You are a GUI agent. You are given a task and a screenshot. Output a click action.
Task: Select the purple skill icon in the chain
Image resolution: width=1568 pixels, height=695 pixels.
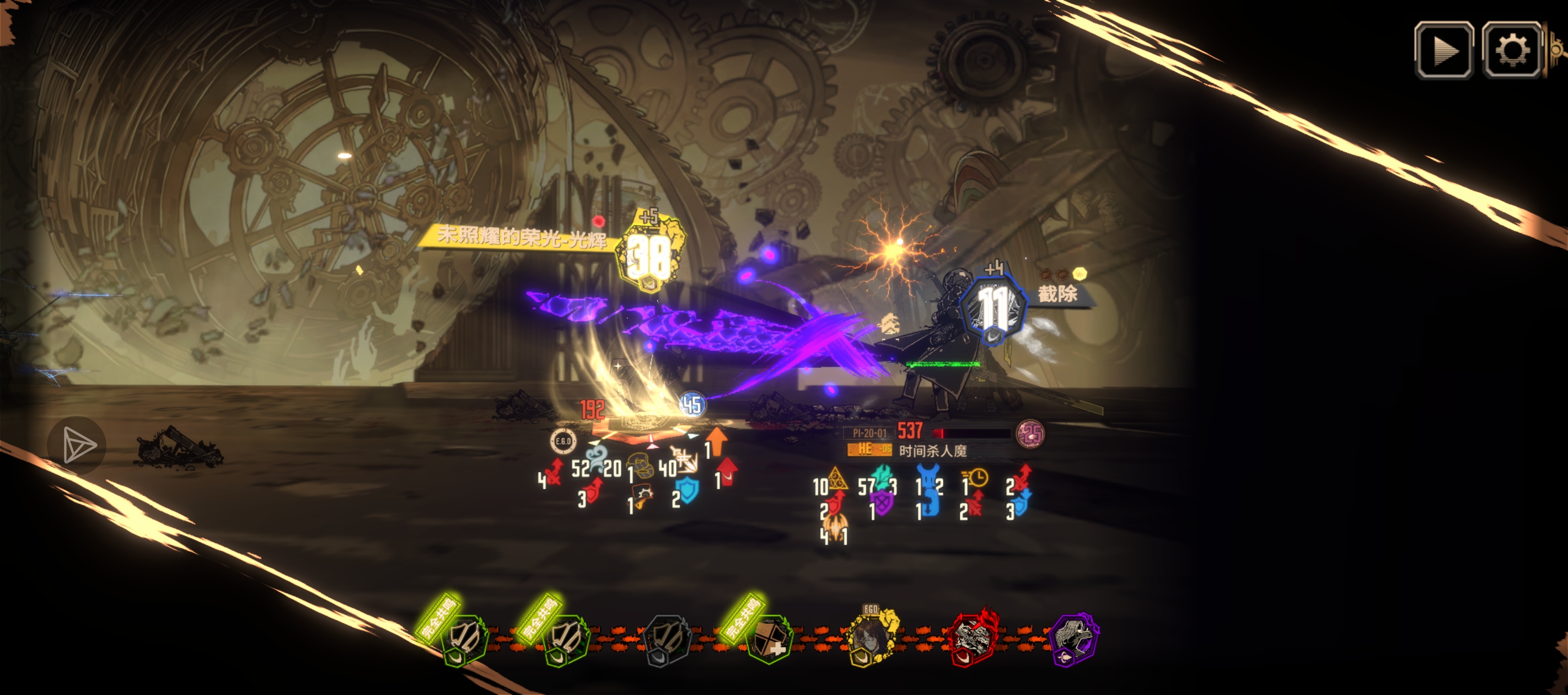pyautogui.click(x=1075, y=638)
